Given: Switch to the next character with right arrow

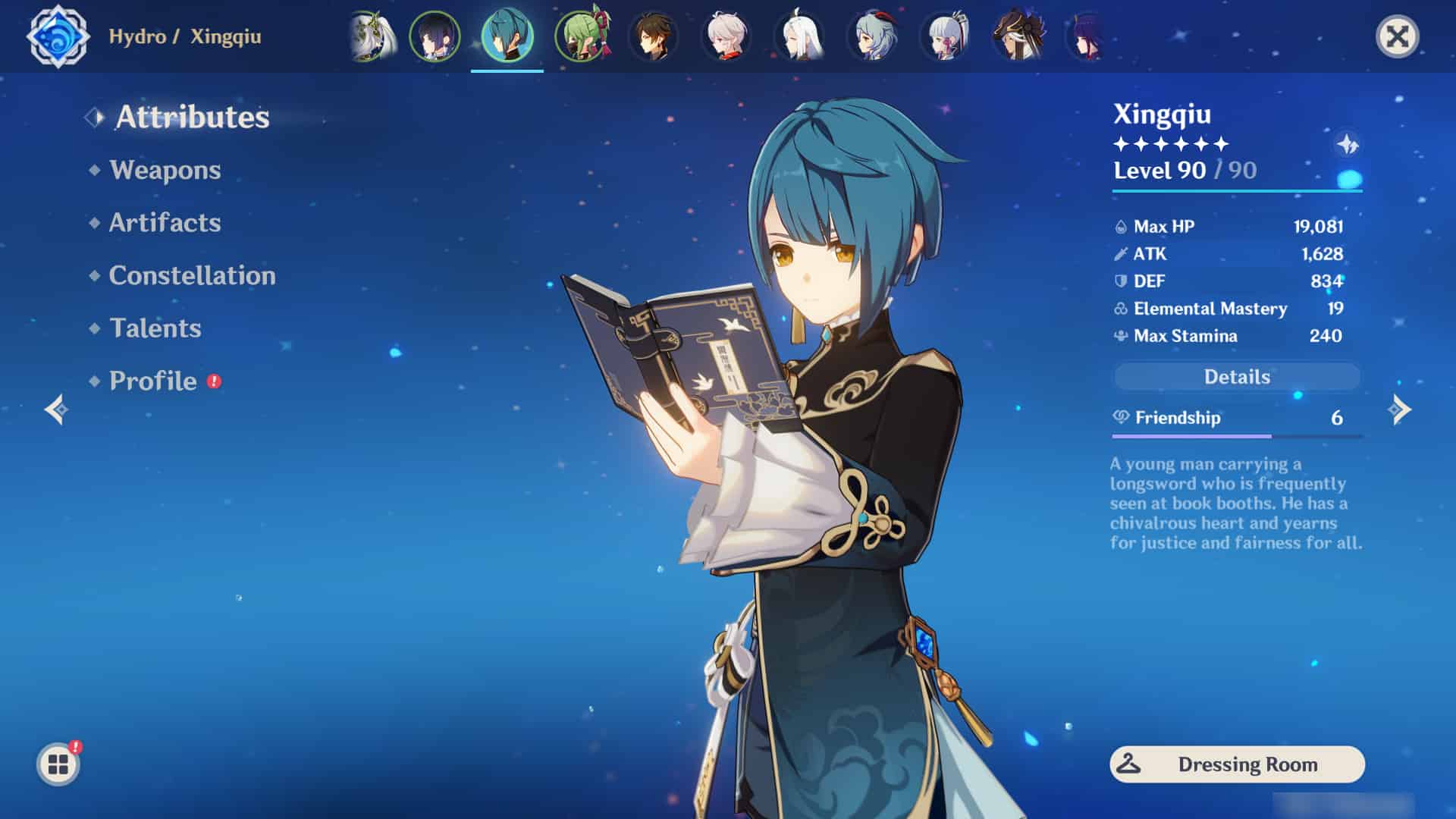Looking at the screenshot, I should pyautogui.click(x=1399, y=409).
